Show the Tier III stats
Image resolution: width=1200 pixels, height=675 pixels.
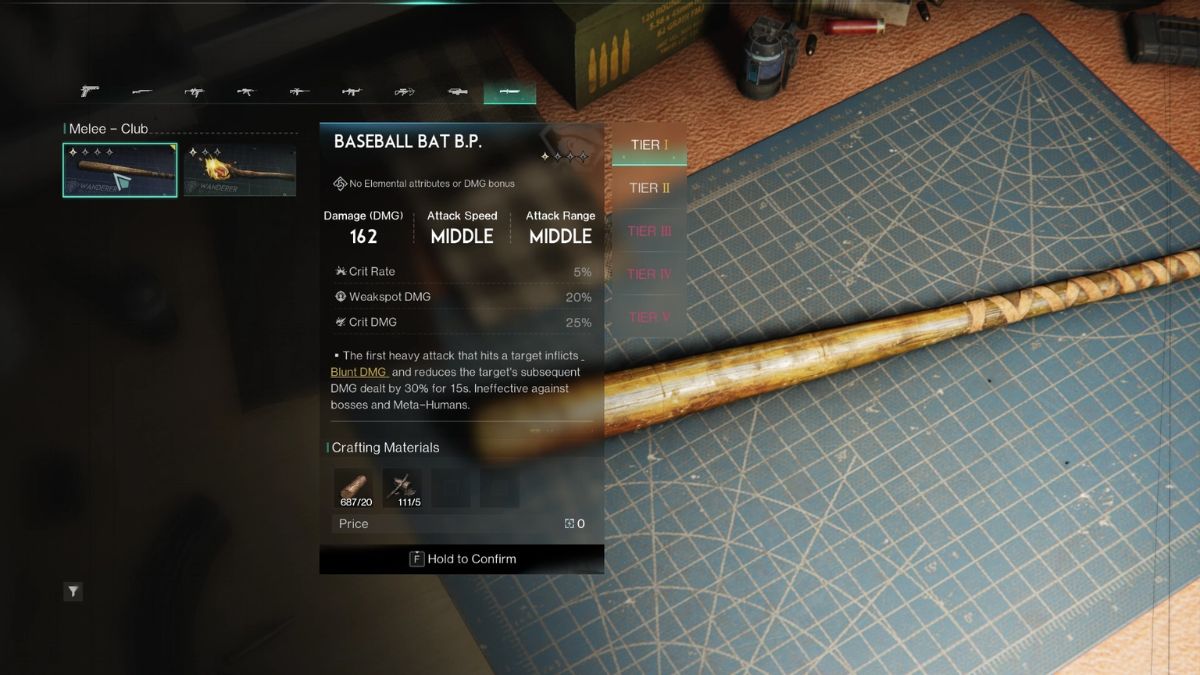[649, 231]
